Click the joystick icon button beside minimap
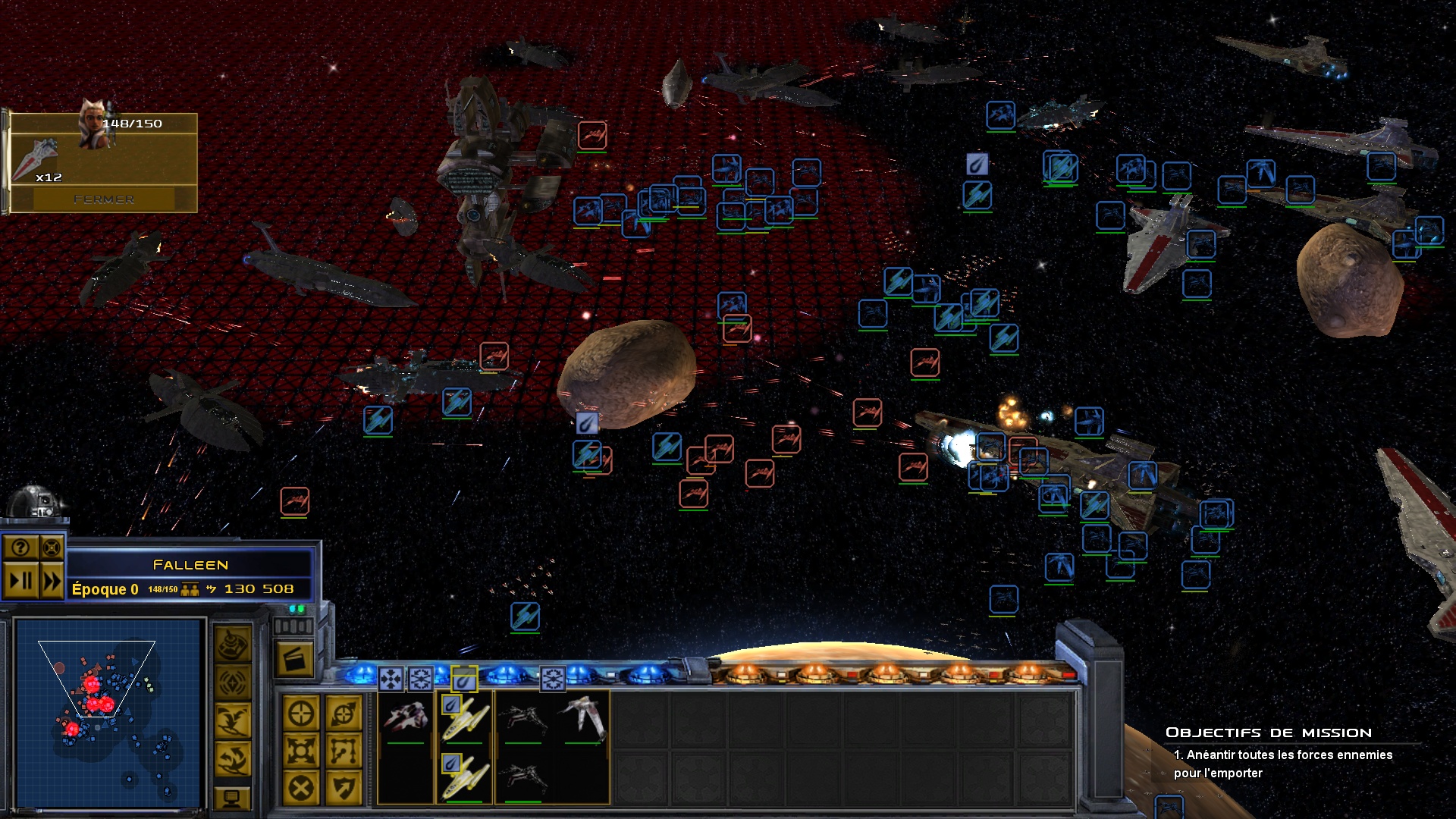 click(x=233, y=645)
